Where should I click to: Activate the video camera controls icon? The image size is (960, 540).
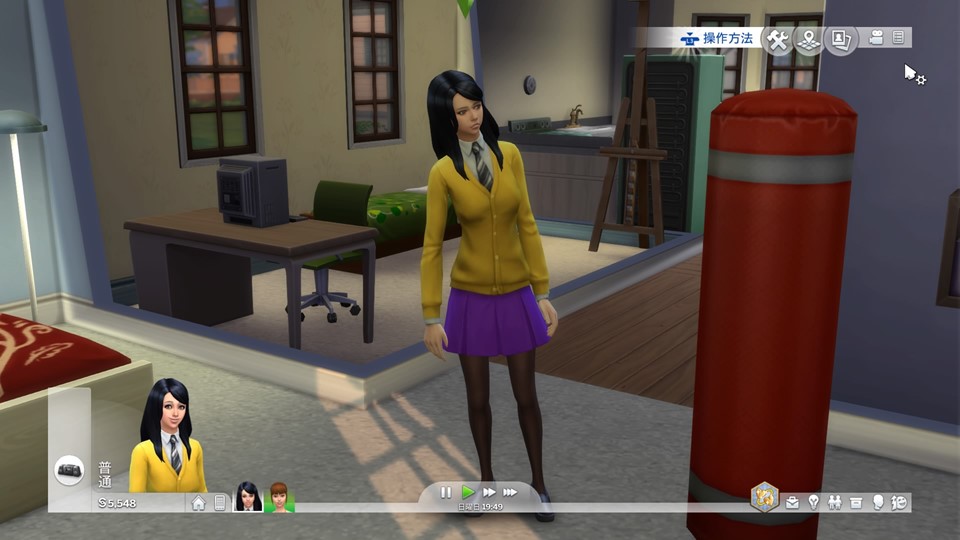(877, 37)
